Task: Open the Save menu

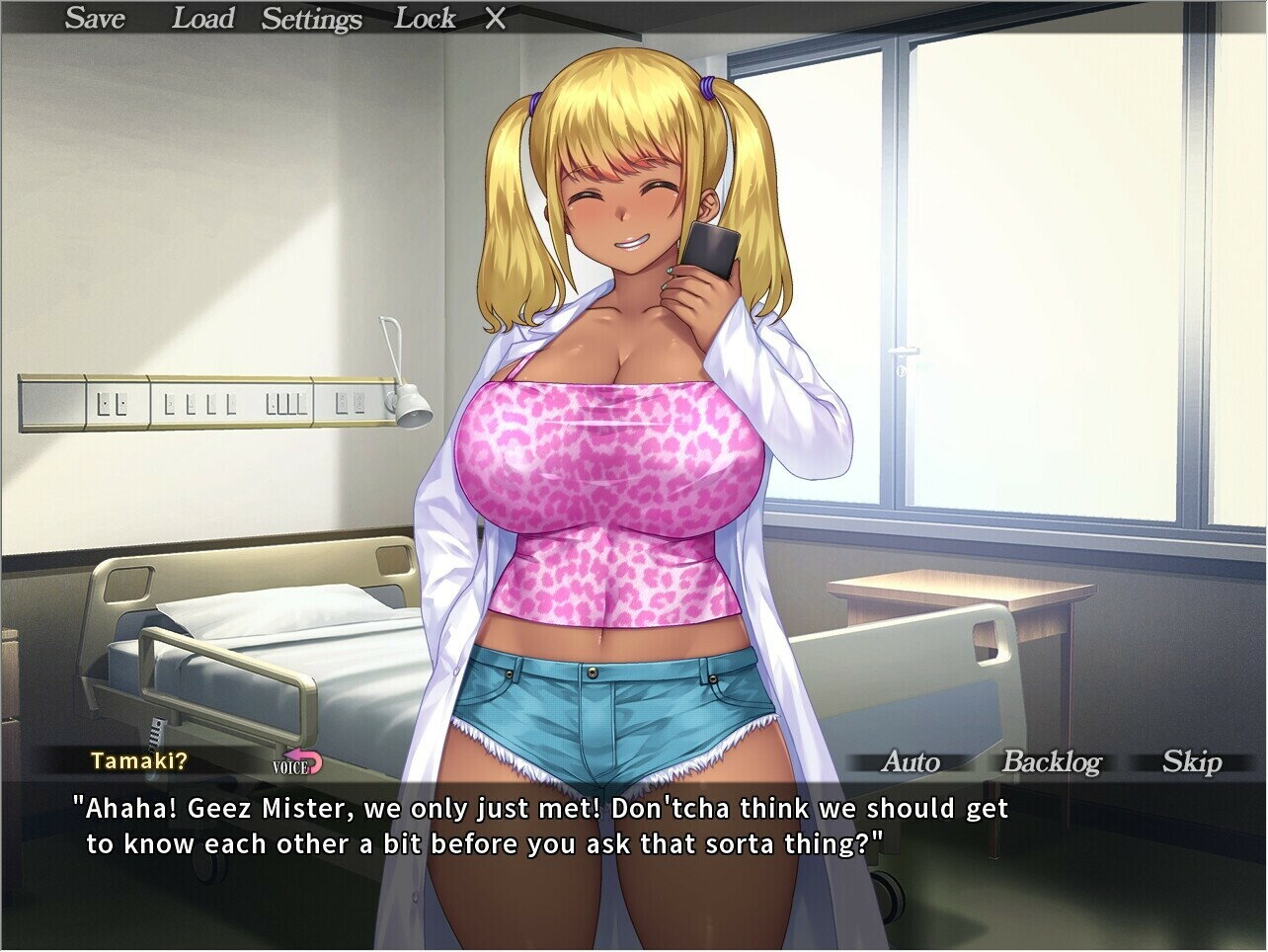Action: pos(95,18)
